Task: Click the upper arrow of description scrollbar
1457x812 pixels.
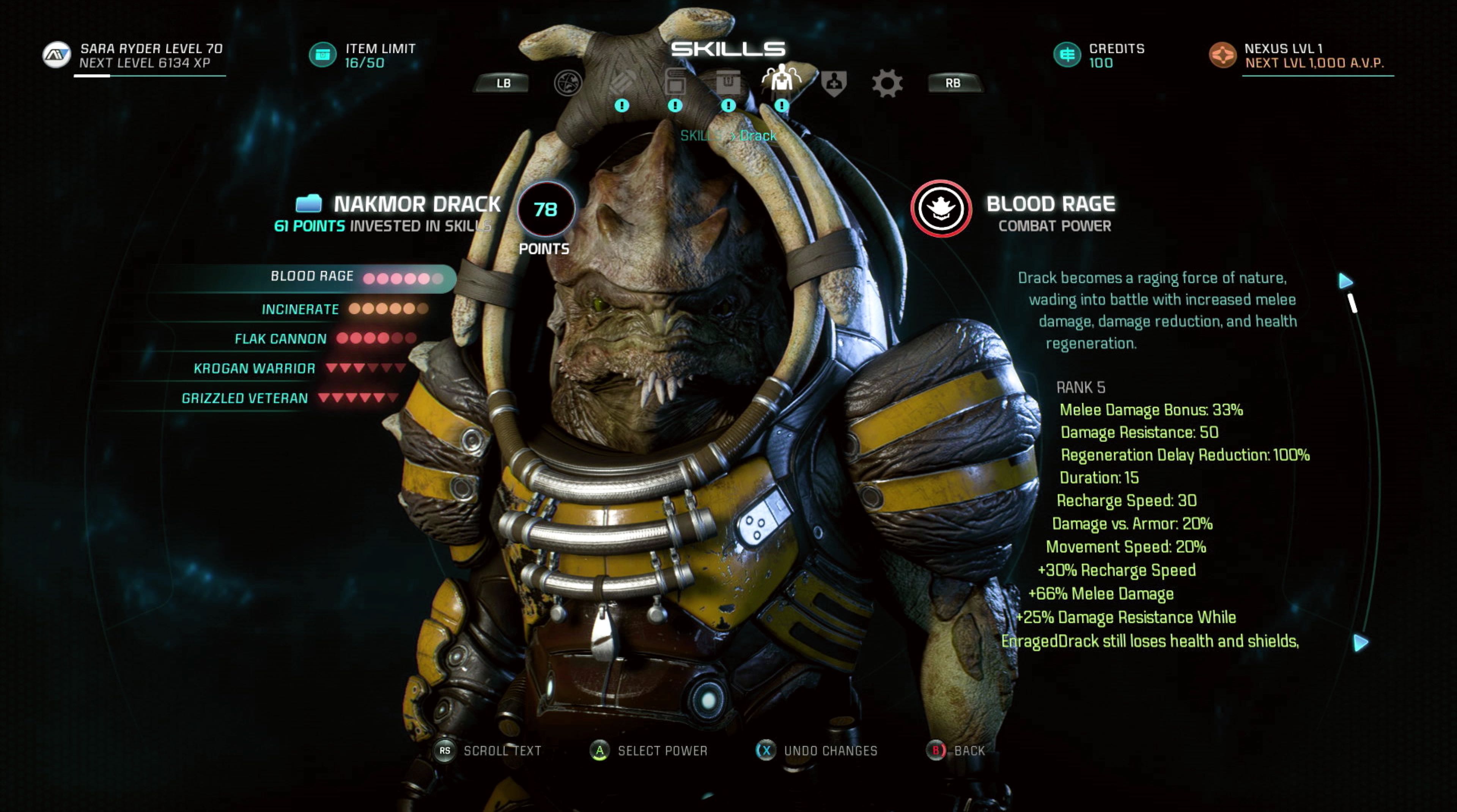Action: [1346, 280]
